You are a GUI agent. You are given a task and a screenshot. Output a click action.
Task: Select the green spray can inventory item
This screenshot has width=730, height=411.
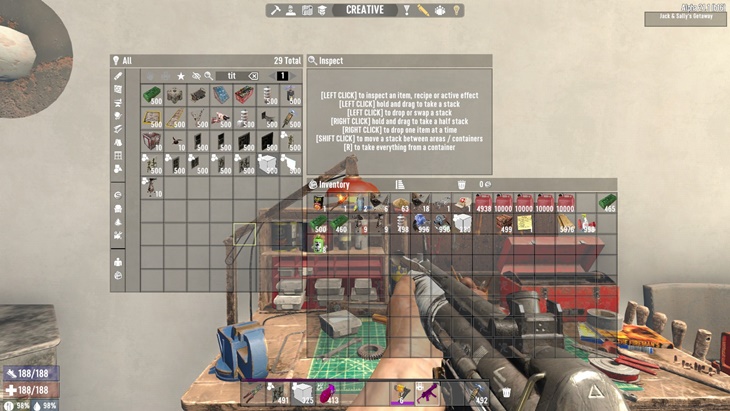(320, 245)
